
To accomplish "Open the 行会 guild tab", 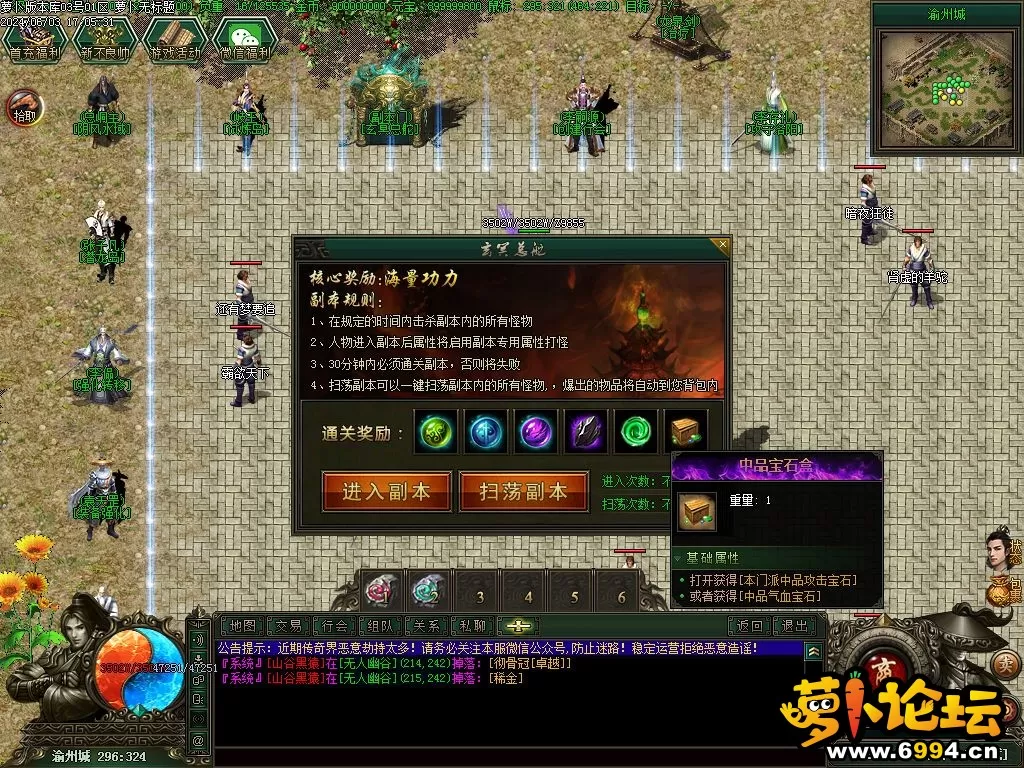I will tap(336, 626).
